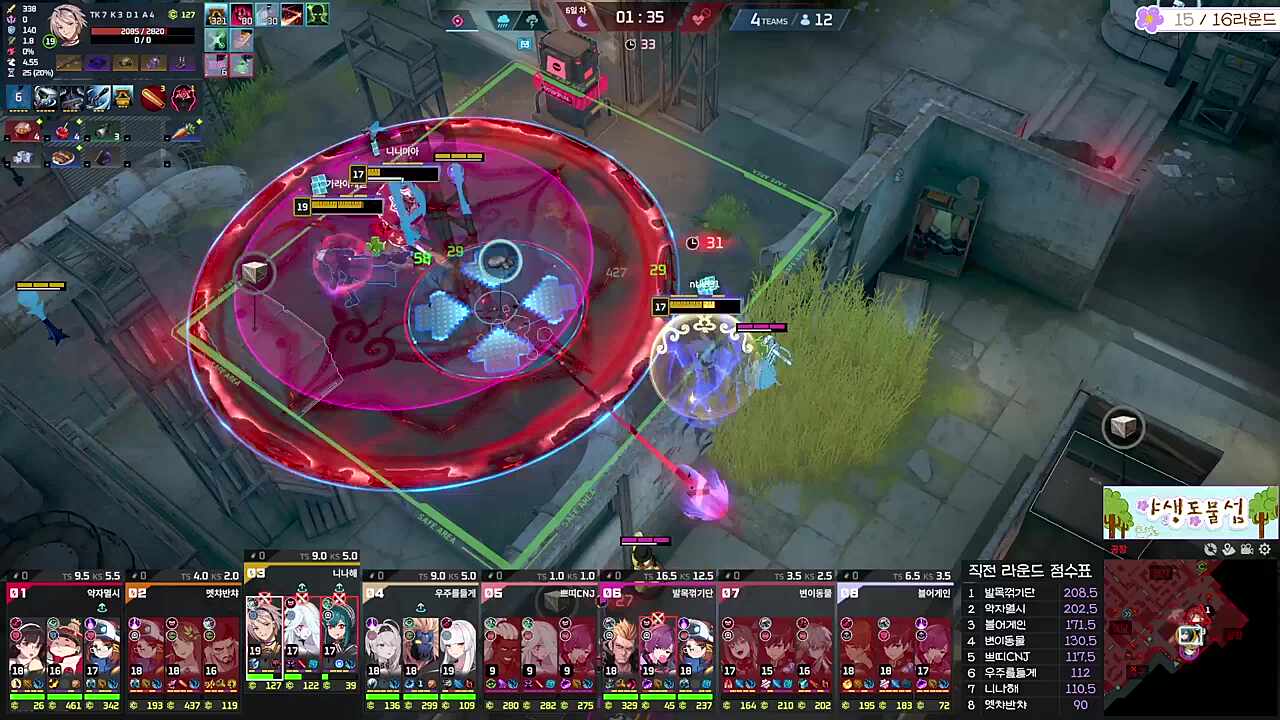Open the gear settings icon above minimap
The image size is (1280, 720).
1265,549
